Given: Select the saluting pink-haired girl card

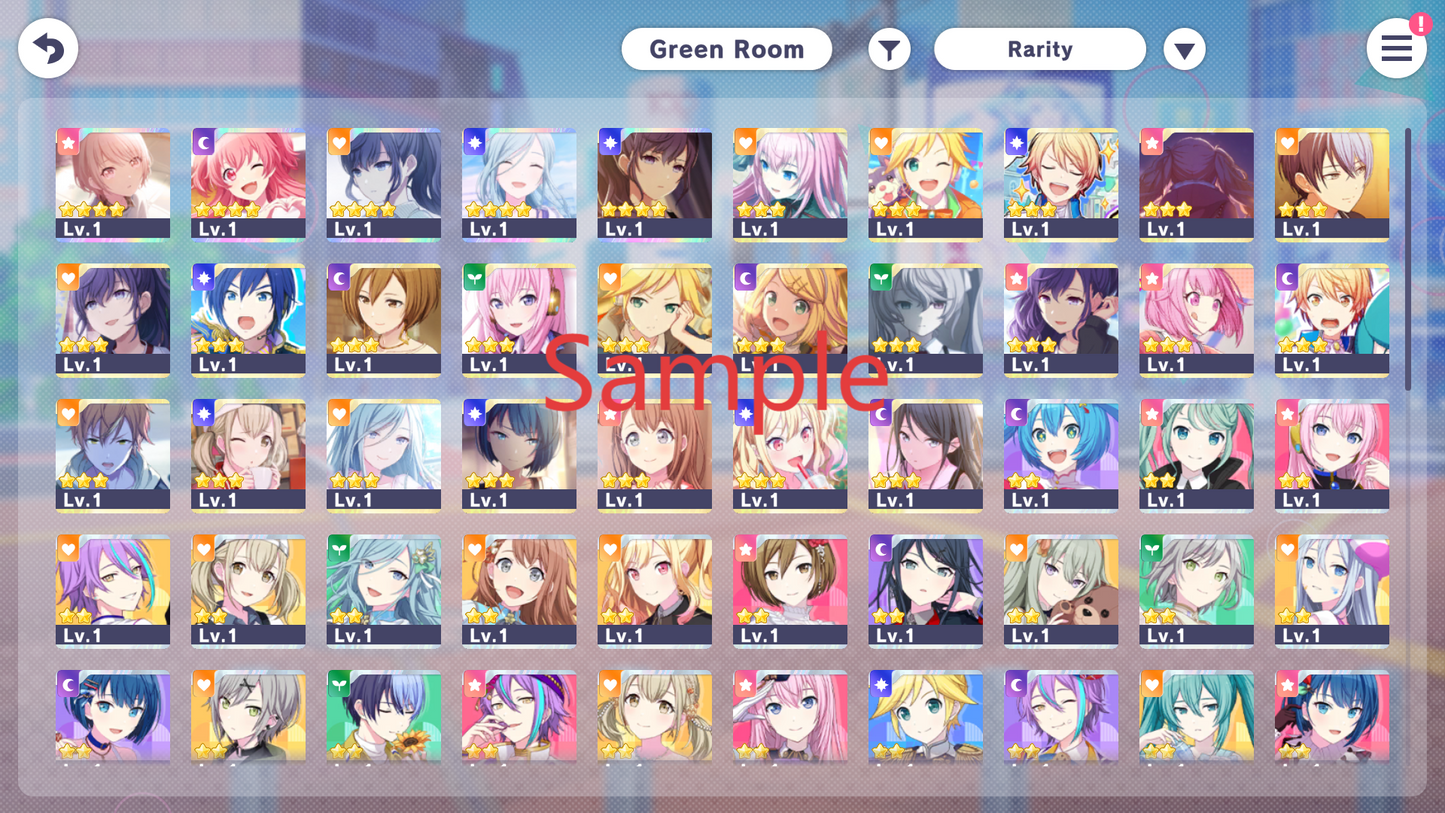Looking at the screenshot, I should point(790,715).
